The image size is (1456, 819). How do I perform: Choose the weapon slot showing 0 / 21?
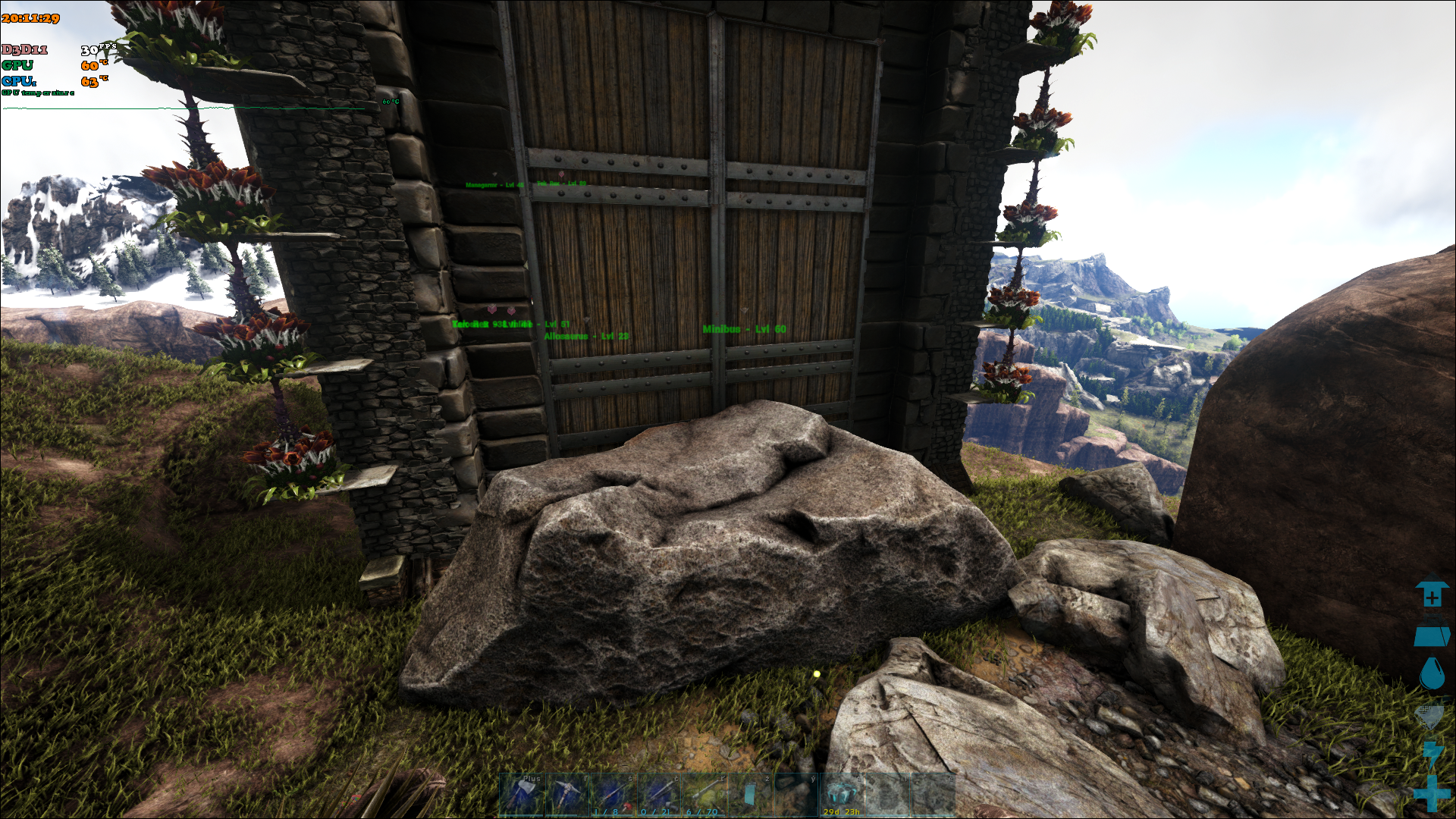coord(658,795)
